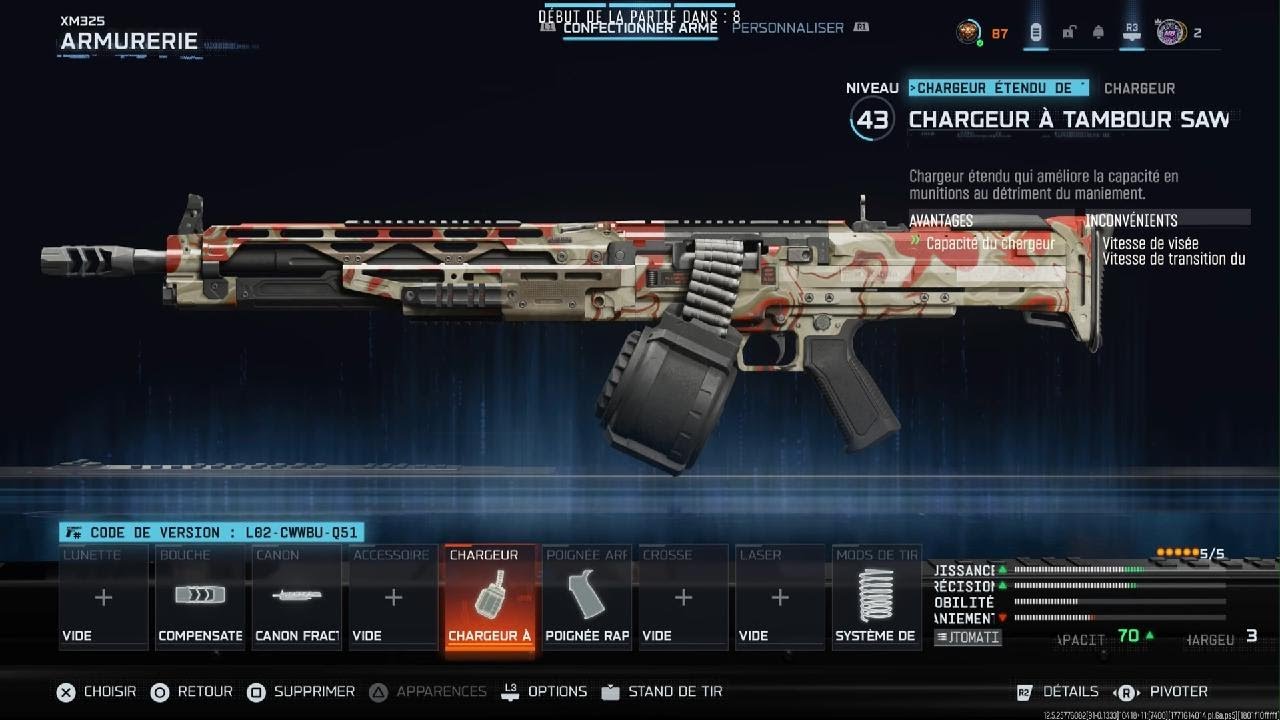Select the empty Laser attachment slot
Screen dimensions: 1280x720
pos(780,598)
